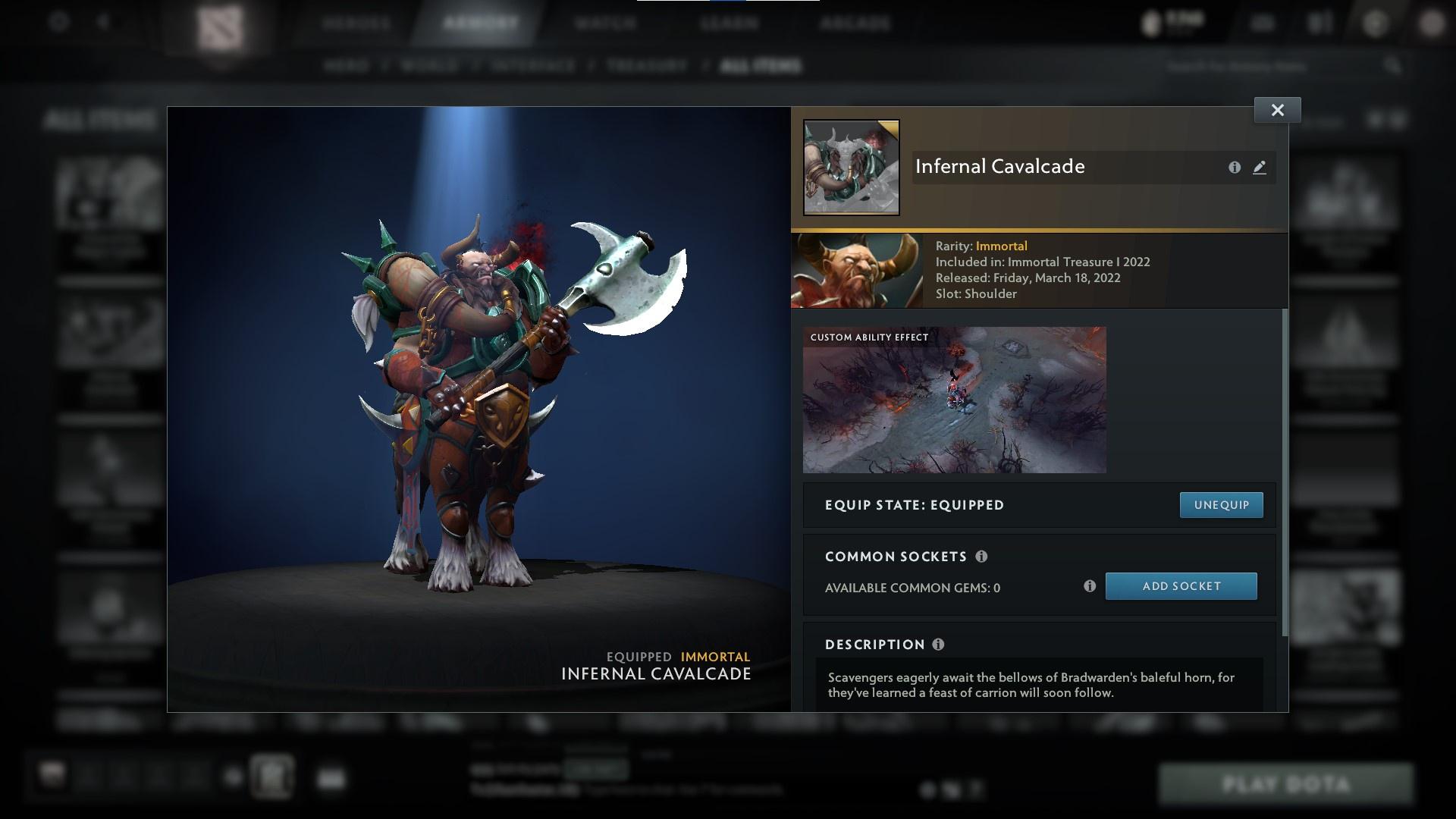Click the info icon next to DESCRIPTION heading

pos(939,645)
